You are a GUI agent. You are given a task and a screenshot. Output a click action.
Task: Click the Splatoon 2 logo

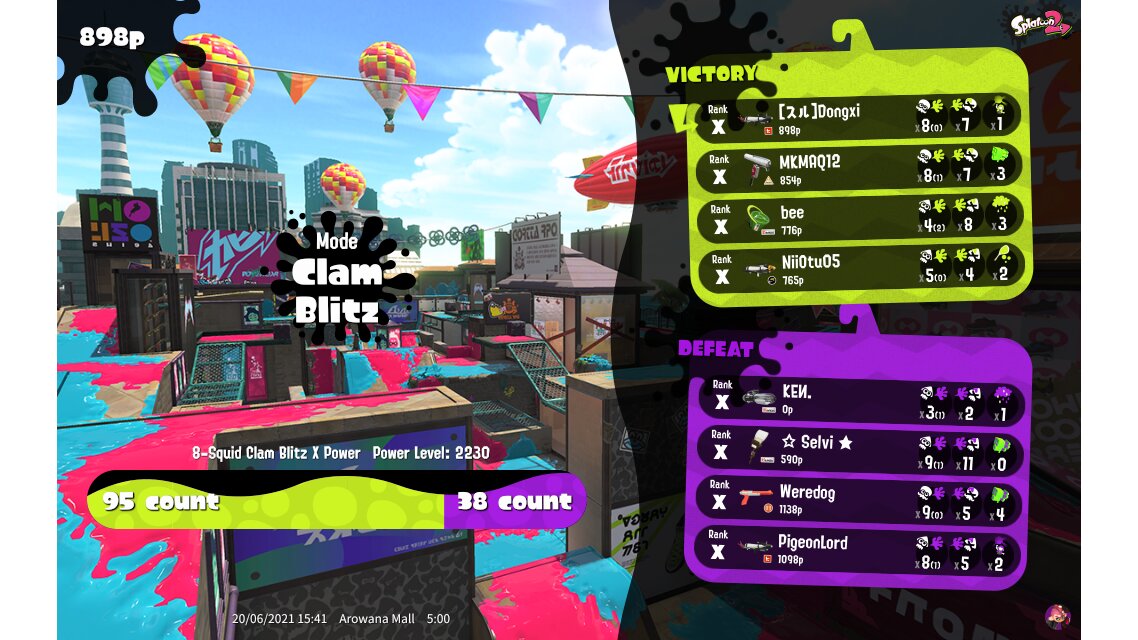pos(1041,23)
